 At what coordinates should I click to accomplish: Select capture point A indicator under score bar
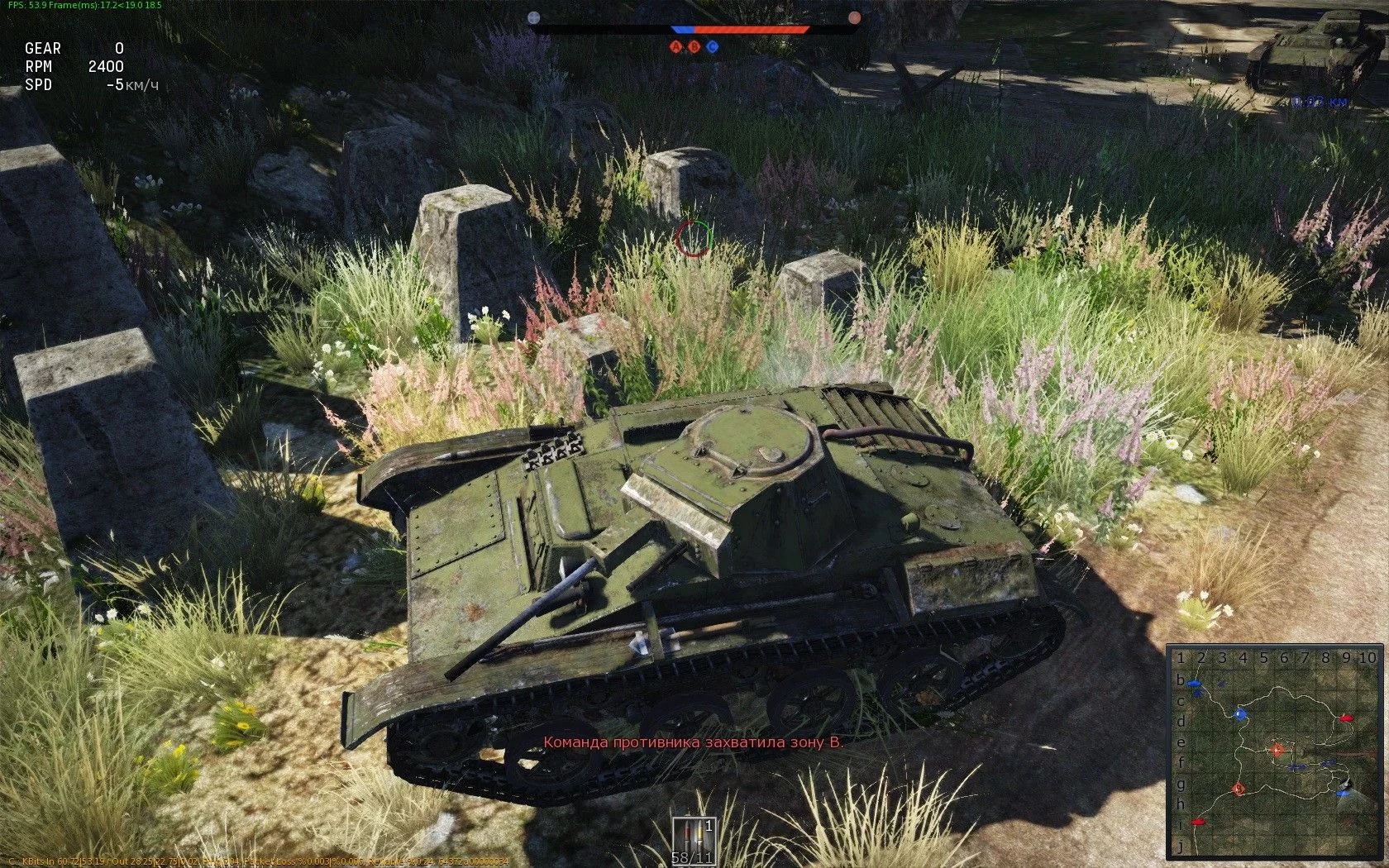click(676, 46)
